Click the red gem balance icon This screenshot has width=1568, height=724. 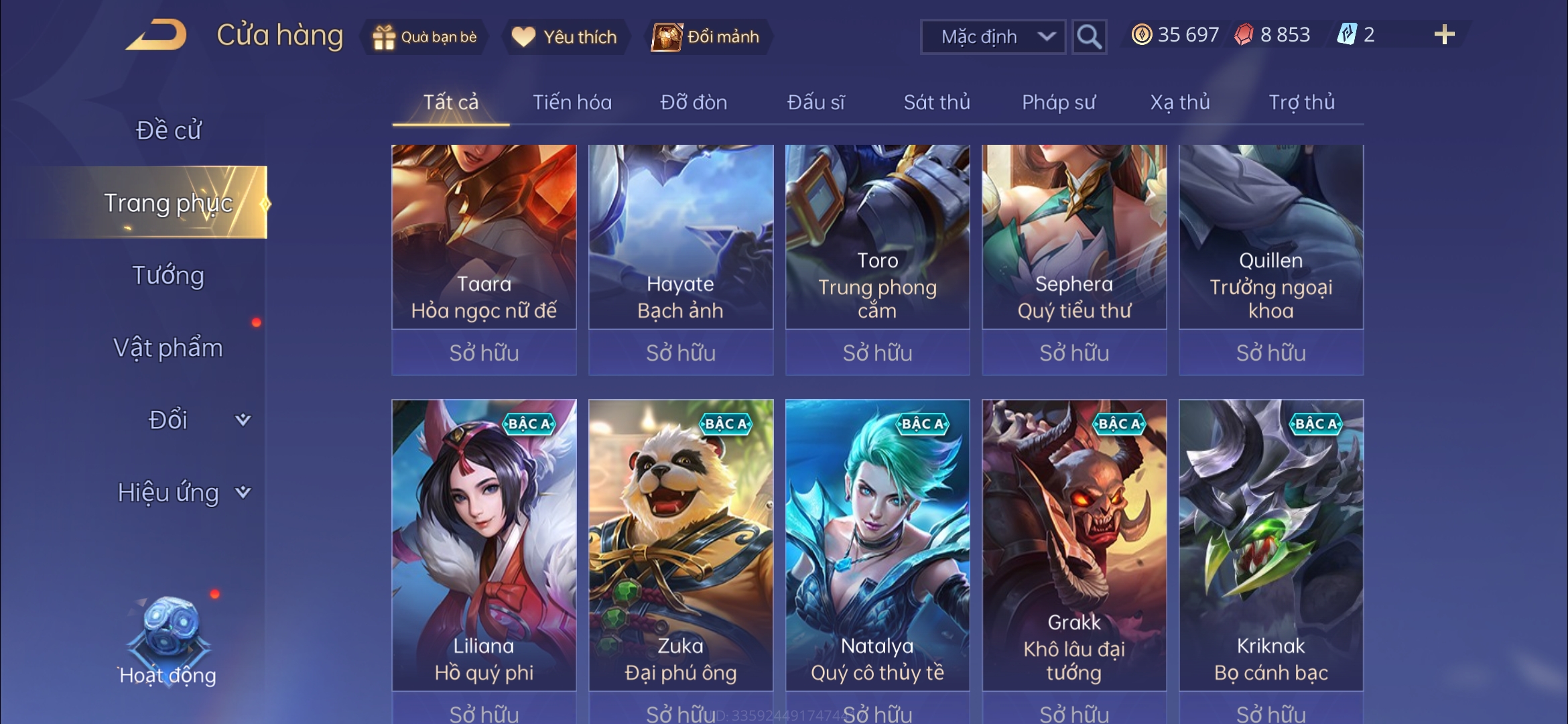[x=1244, y=35]
